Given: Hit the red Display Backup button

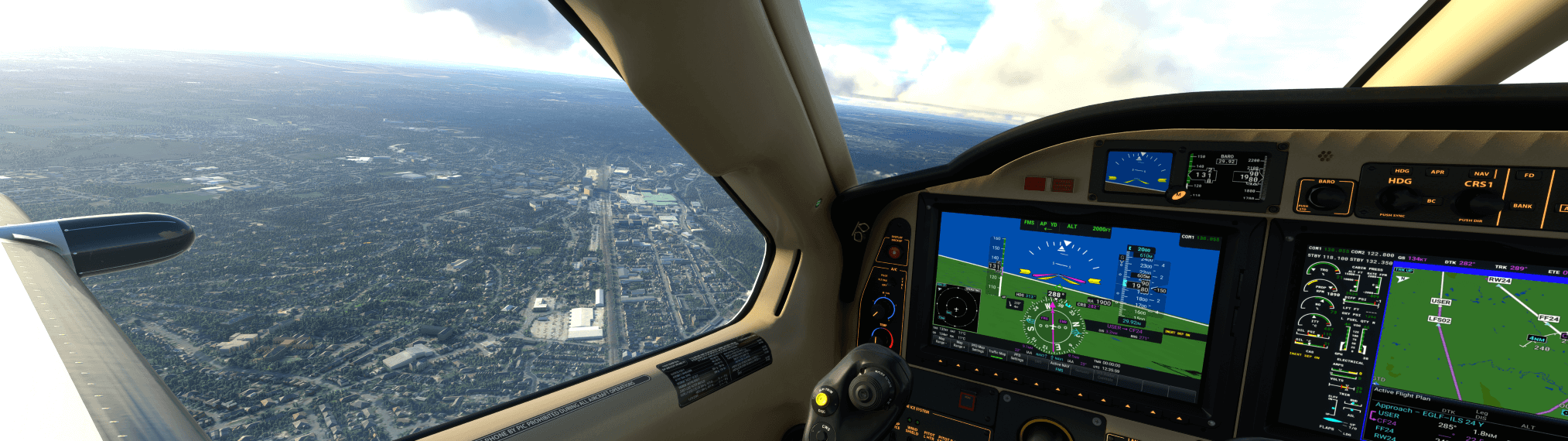Looking at the screenshot, I should point(896,251).
